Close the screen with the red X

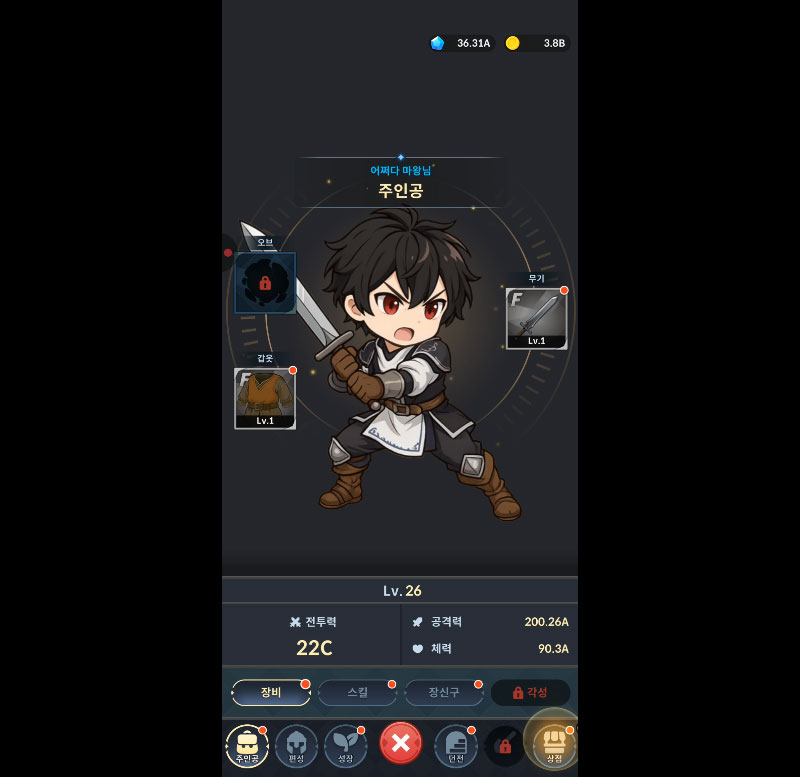[x=400, y=744]
